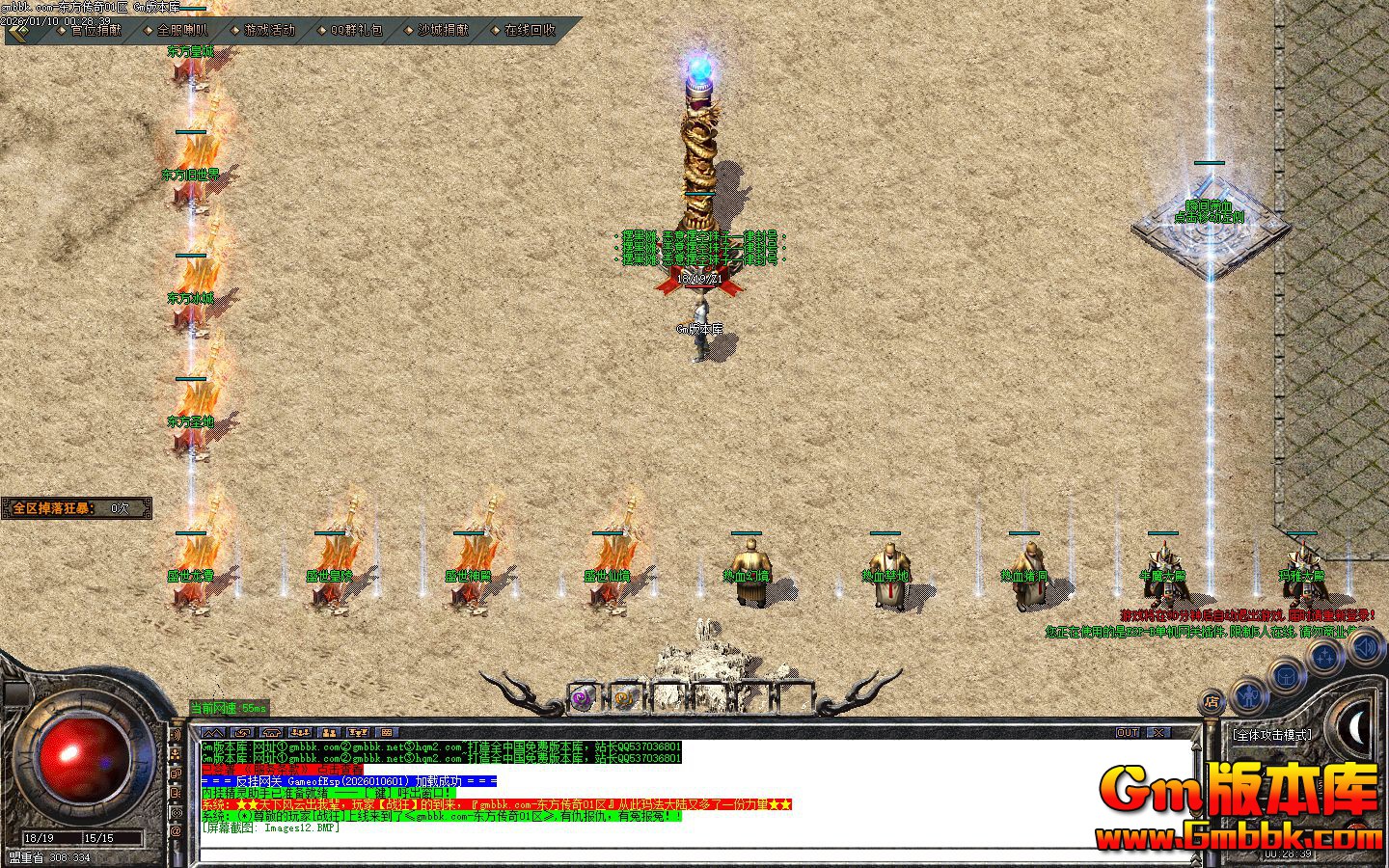
Task: Open 沙城捐献 donation menu
Action: [443, 30]
